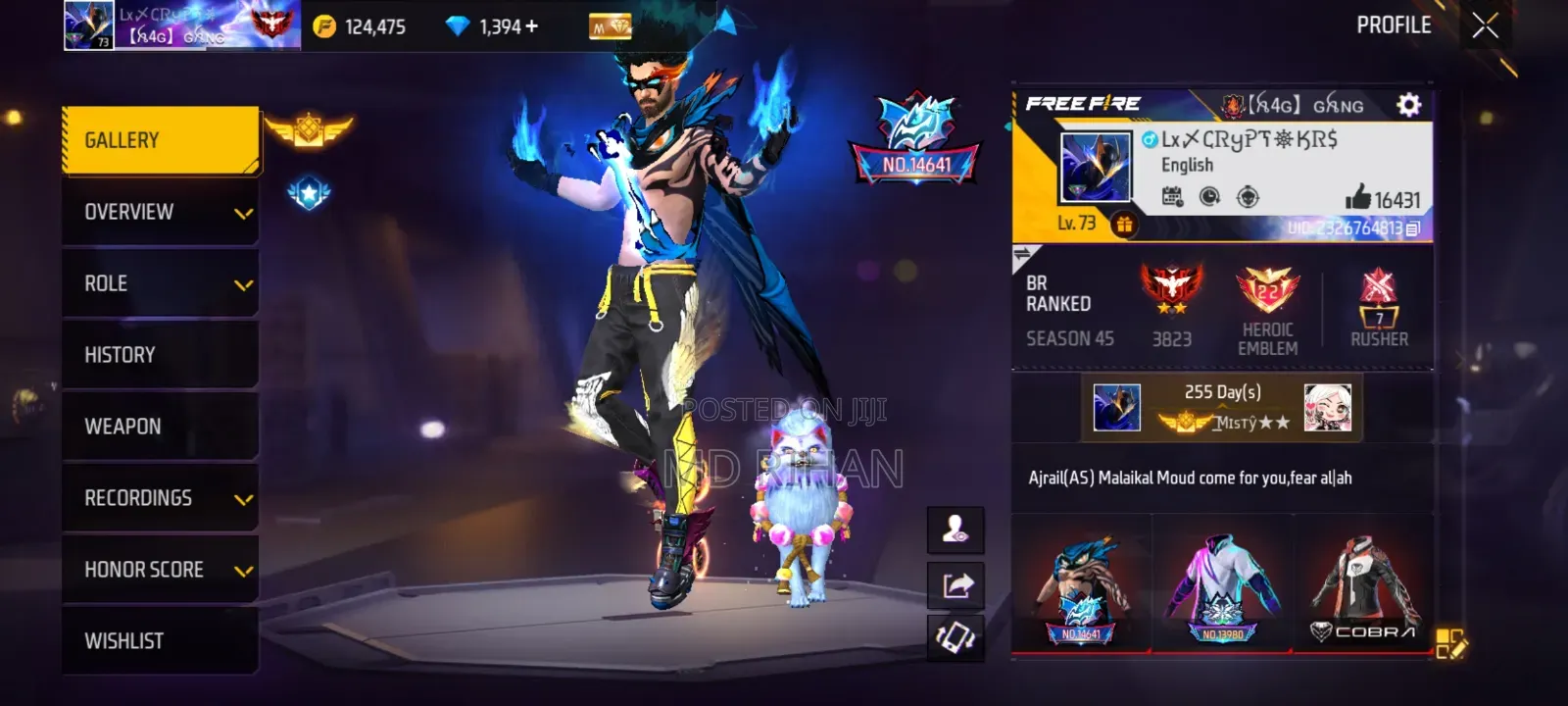
Task: Tap the rotate phone icon button
Action: 956,639
